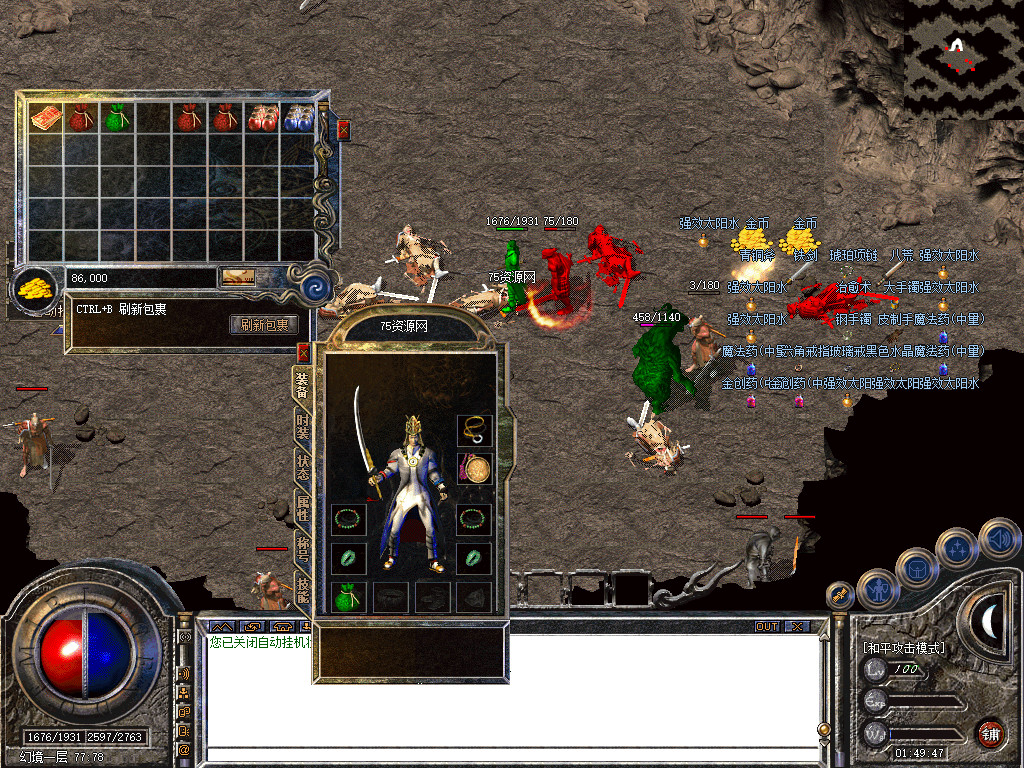Select the equipped gold medal slot
1024x768 pixels.
pos(473,468)
